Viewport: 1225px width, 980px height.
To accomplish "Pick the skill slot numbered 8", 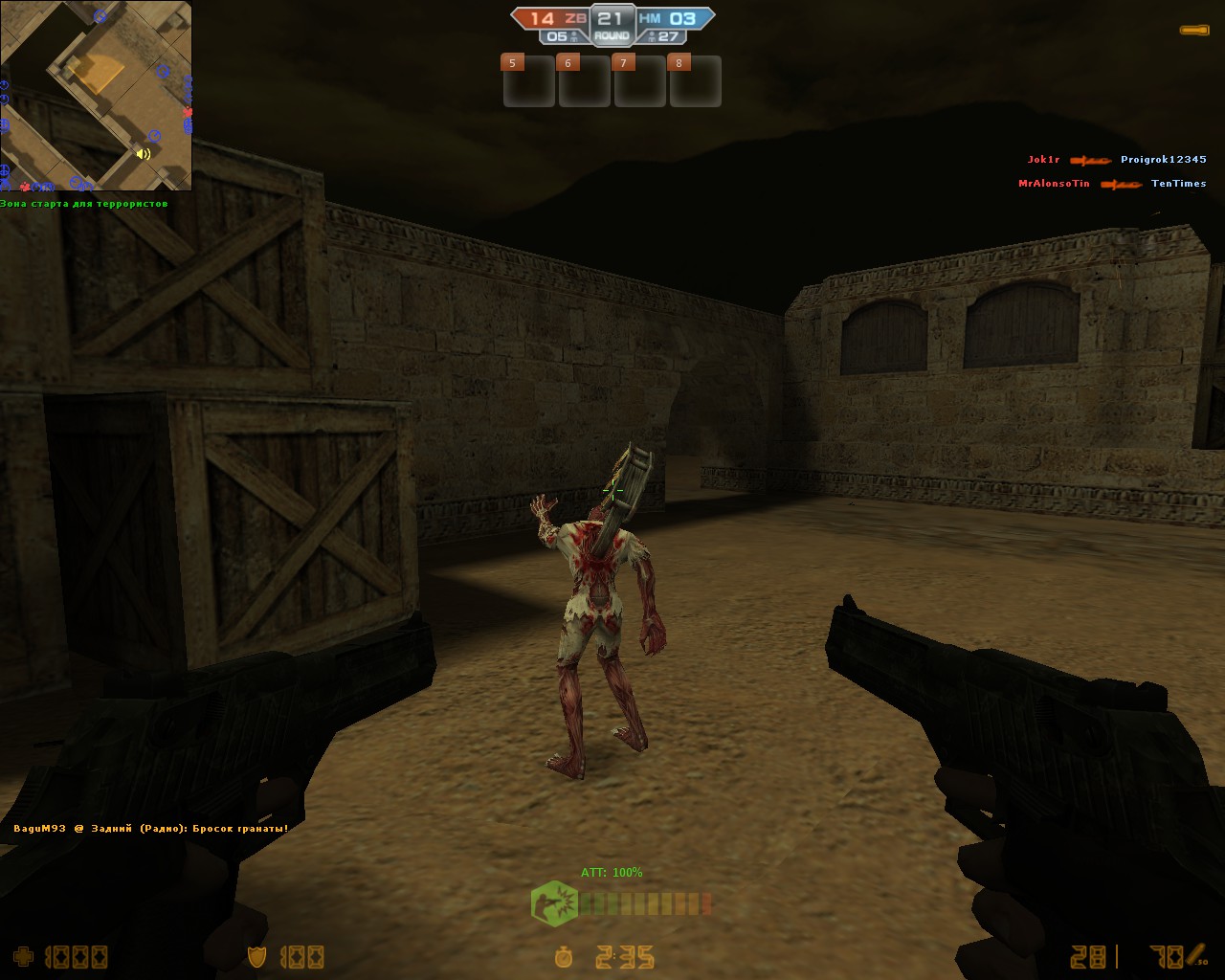I will (695, 81).
